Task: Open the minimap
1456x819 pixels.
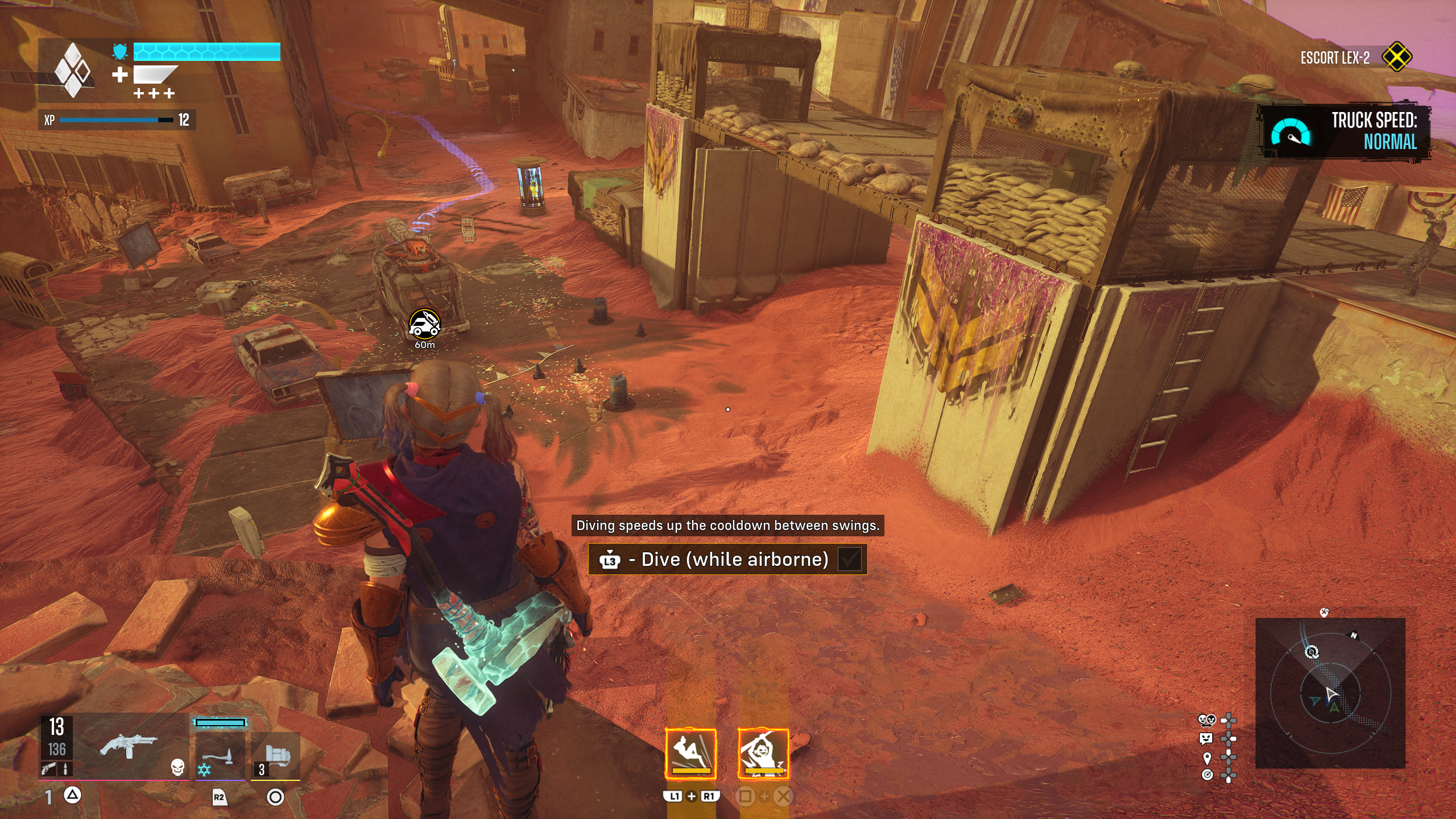Action: [1330, 693]
